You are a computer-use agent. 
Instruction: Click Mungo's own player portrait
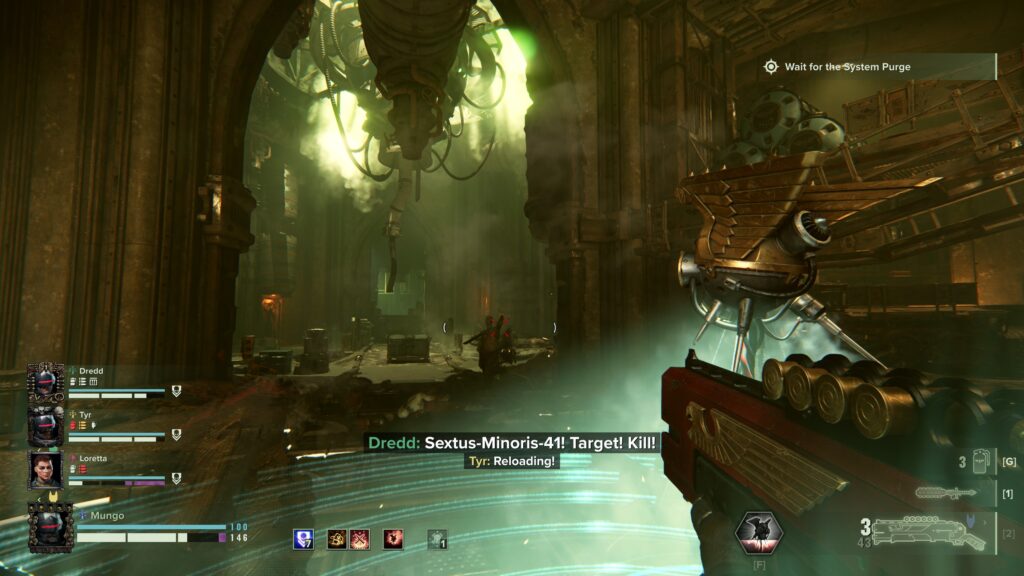50,527
